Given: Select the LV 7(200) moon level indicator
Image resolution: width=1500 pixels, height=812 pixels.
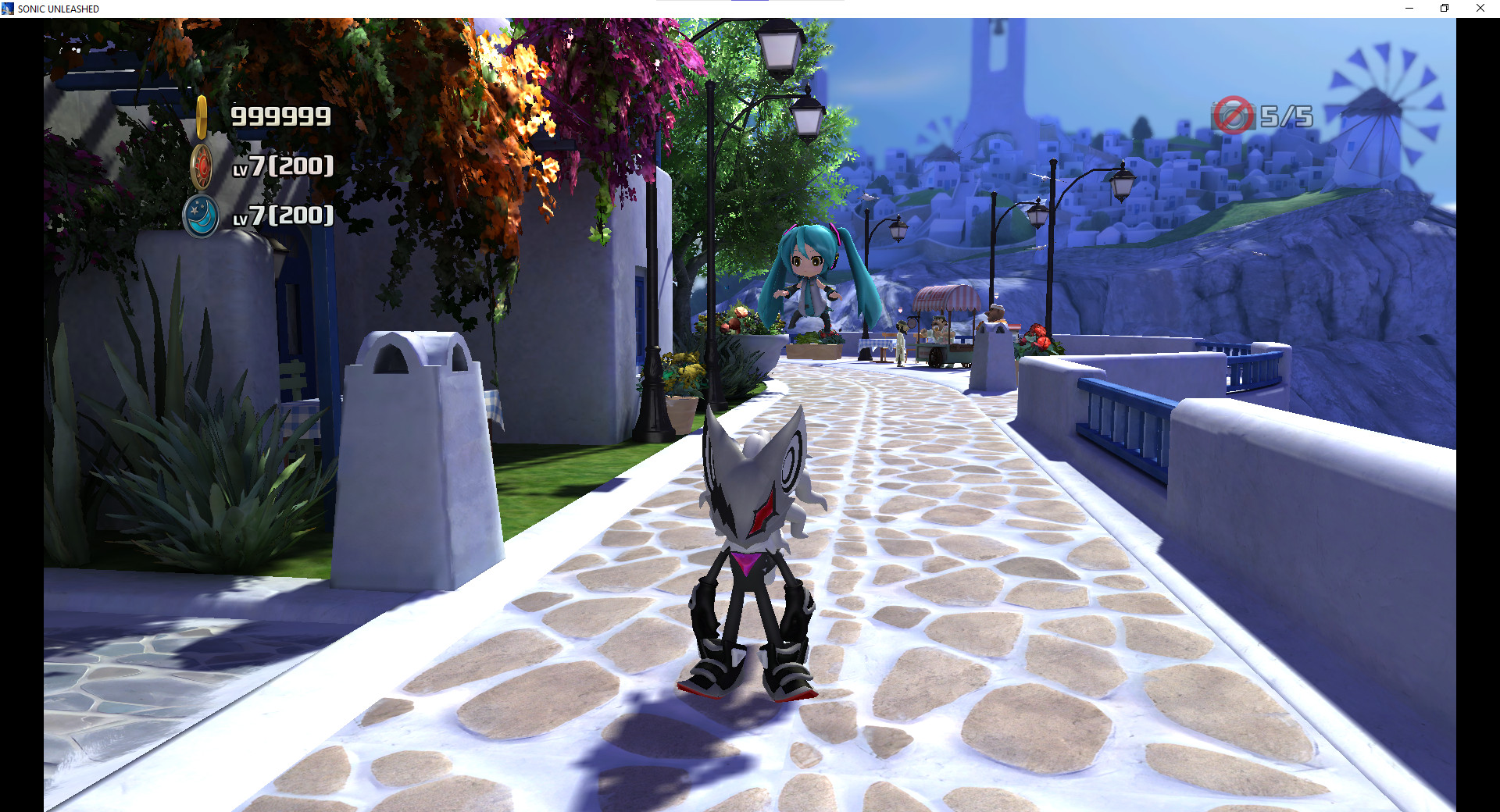Looking at the screenshot, I should pyautogui.click(x=283, y=217).
